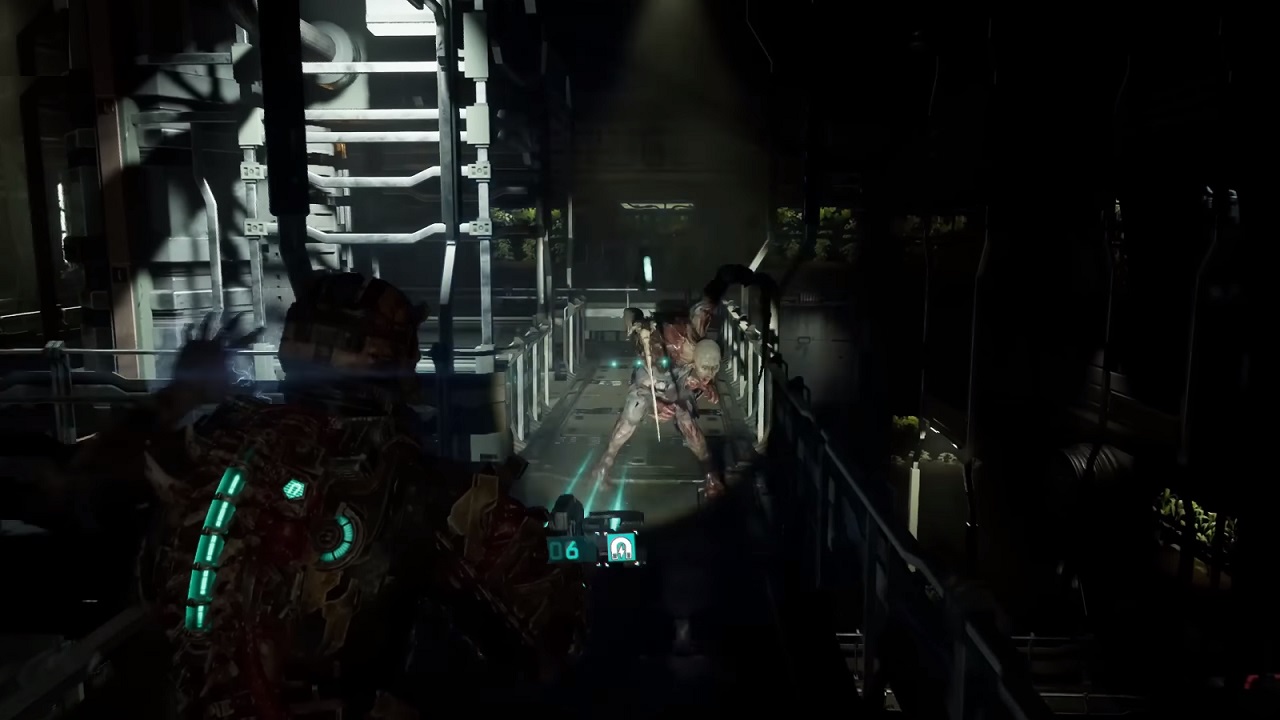Click the ammo counter displaying 06
This screenshot has height=720, width=1280.
565,549
